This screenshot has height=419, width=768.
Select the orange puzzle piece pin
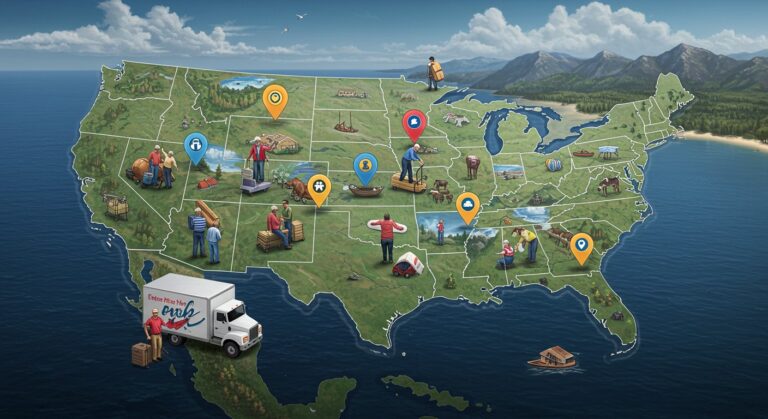[318, 187]
